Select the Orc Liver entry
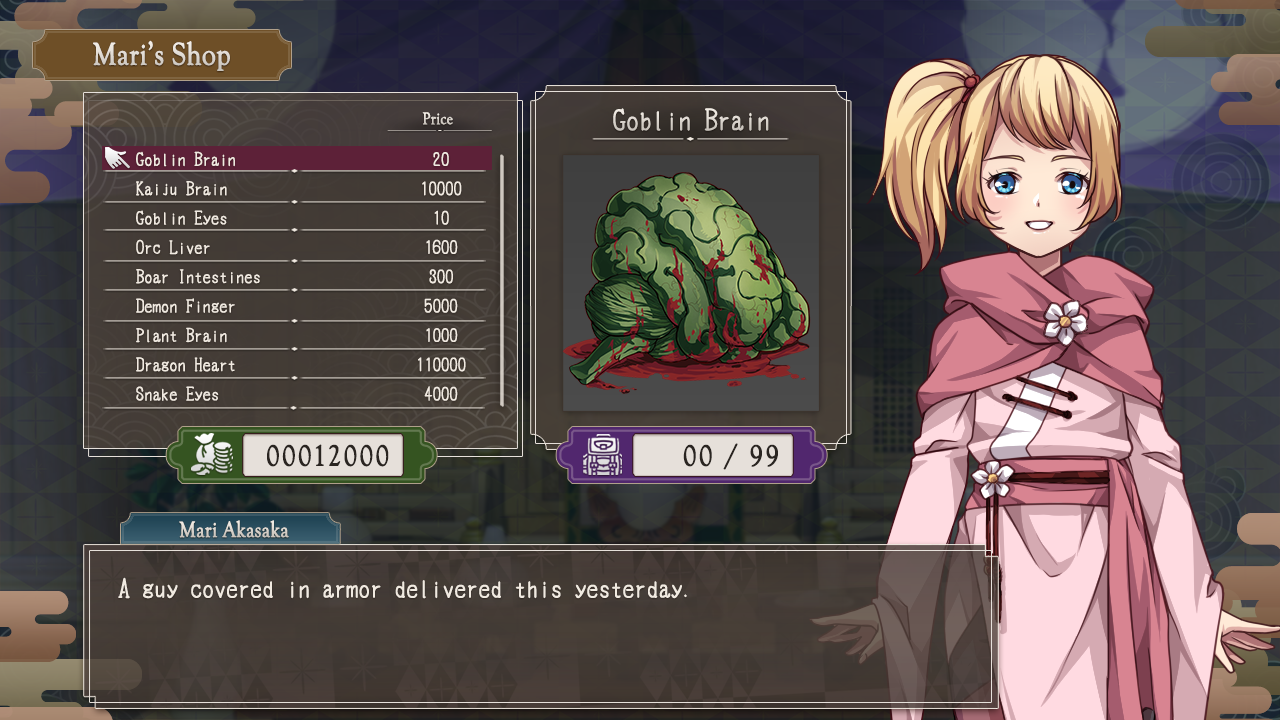1280x720 pixels. pyautogui.click(x=297, y=247)
